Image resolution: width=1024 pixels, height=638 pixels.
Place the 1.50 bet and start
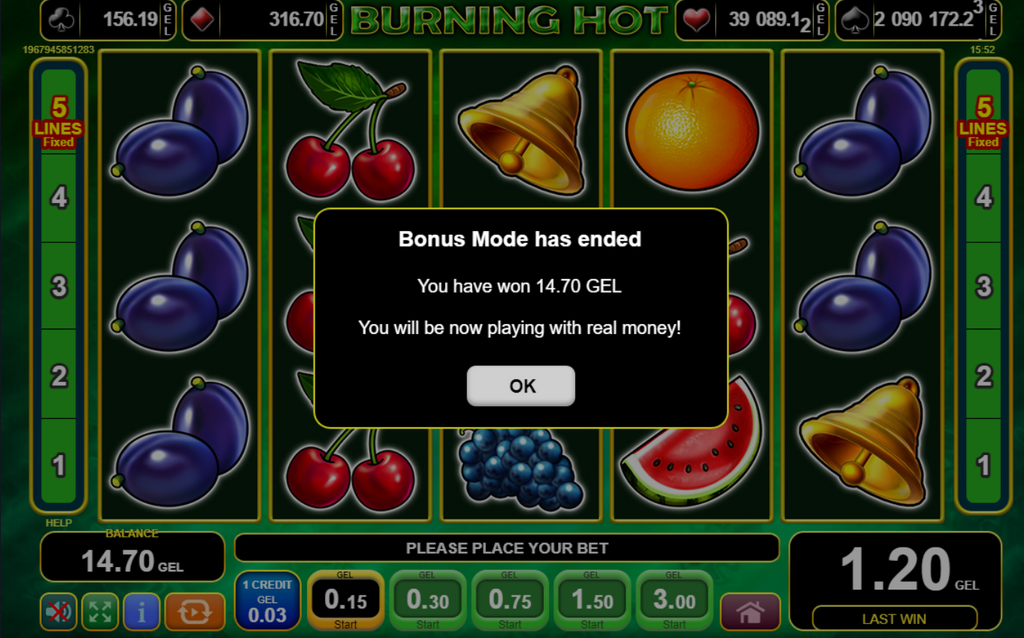click(x=592, y=600)
